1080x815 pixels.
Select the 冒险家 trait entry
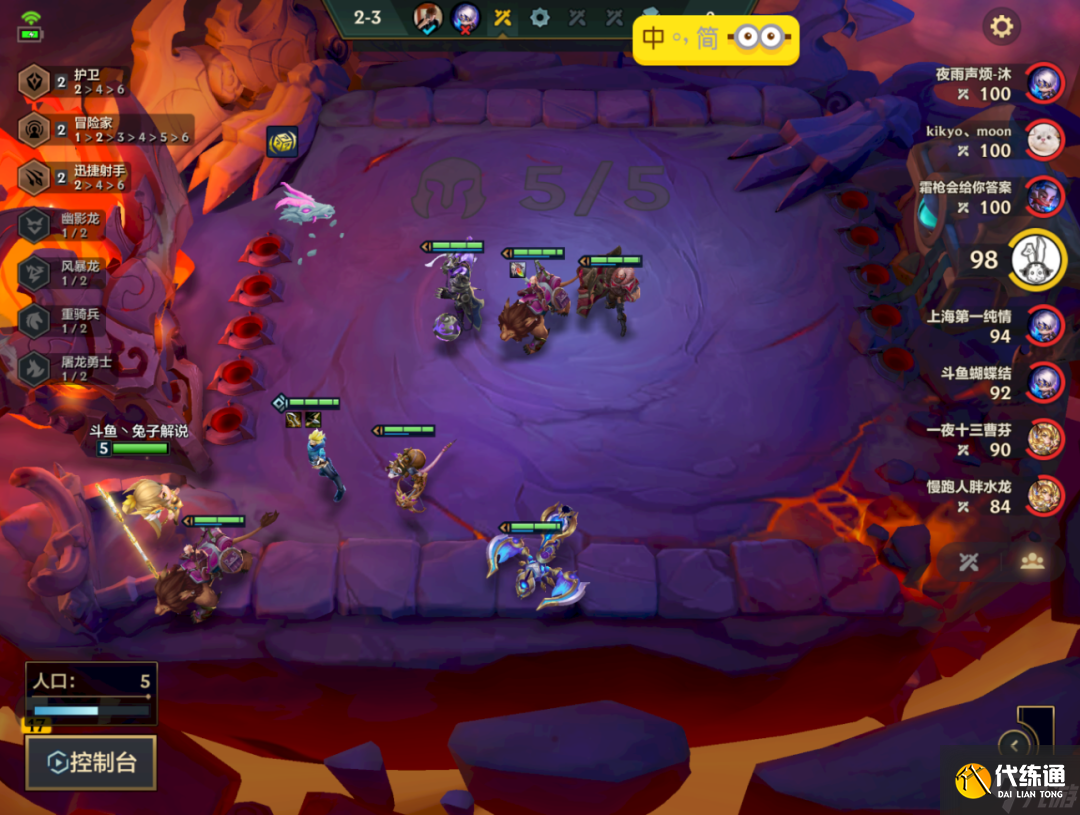click(100, 129)
